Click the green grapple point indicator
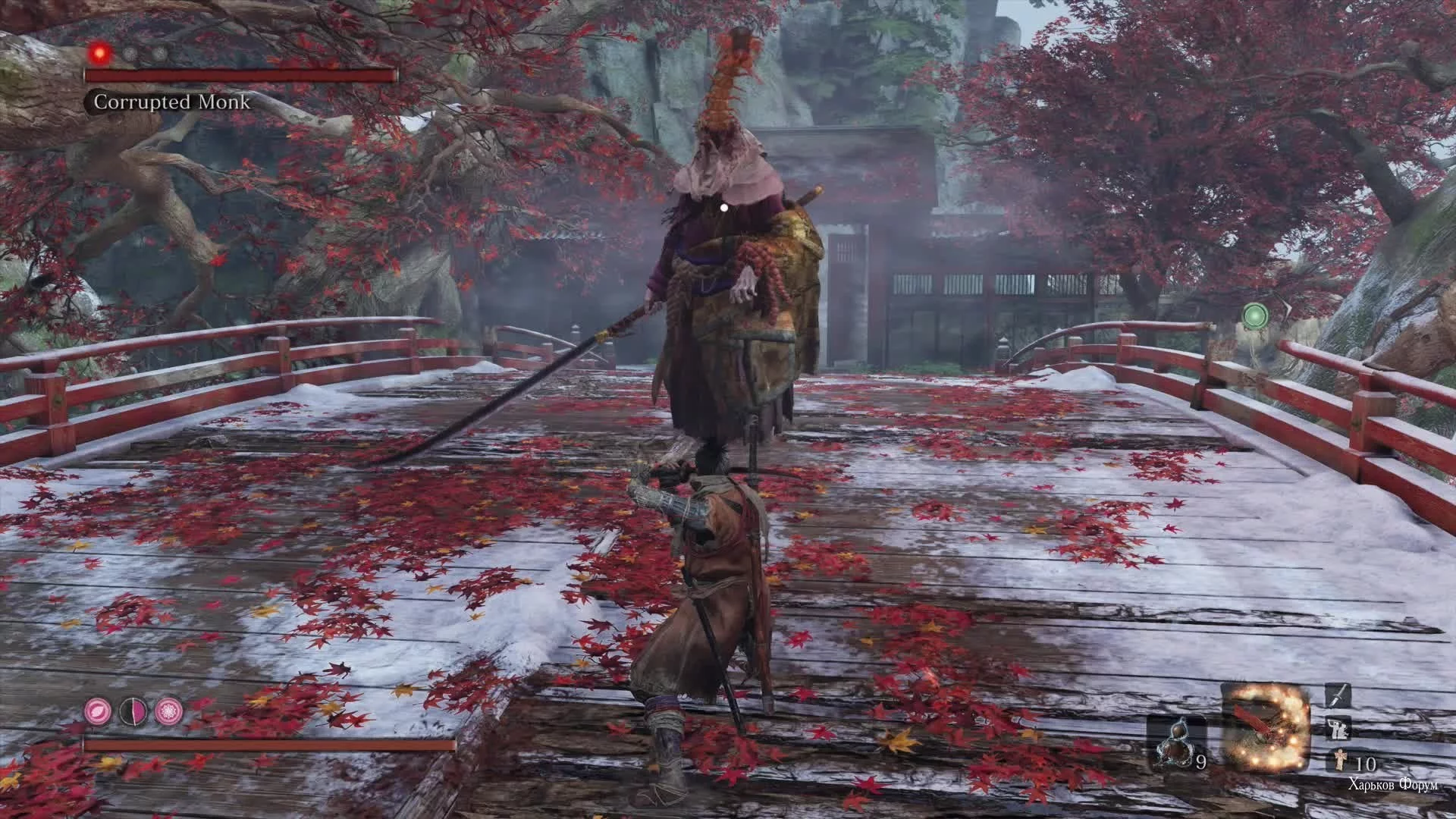The image size is (1456, 819). (1256, 315)
